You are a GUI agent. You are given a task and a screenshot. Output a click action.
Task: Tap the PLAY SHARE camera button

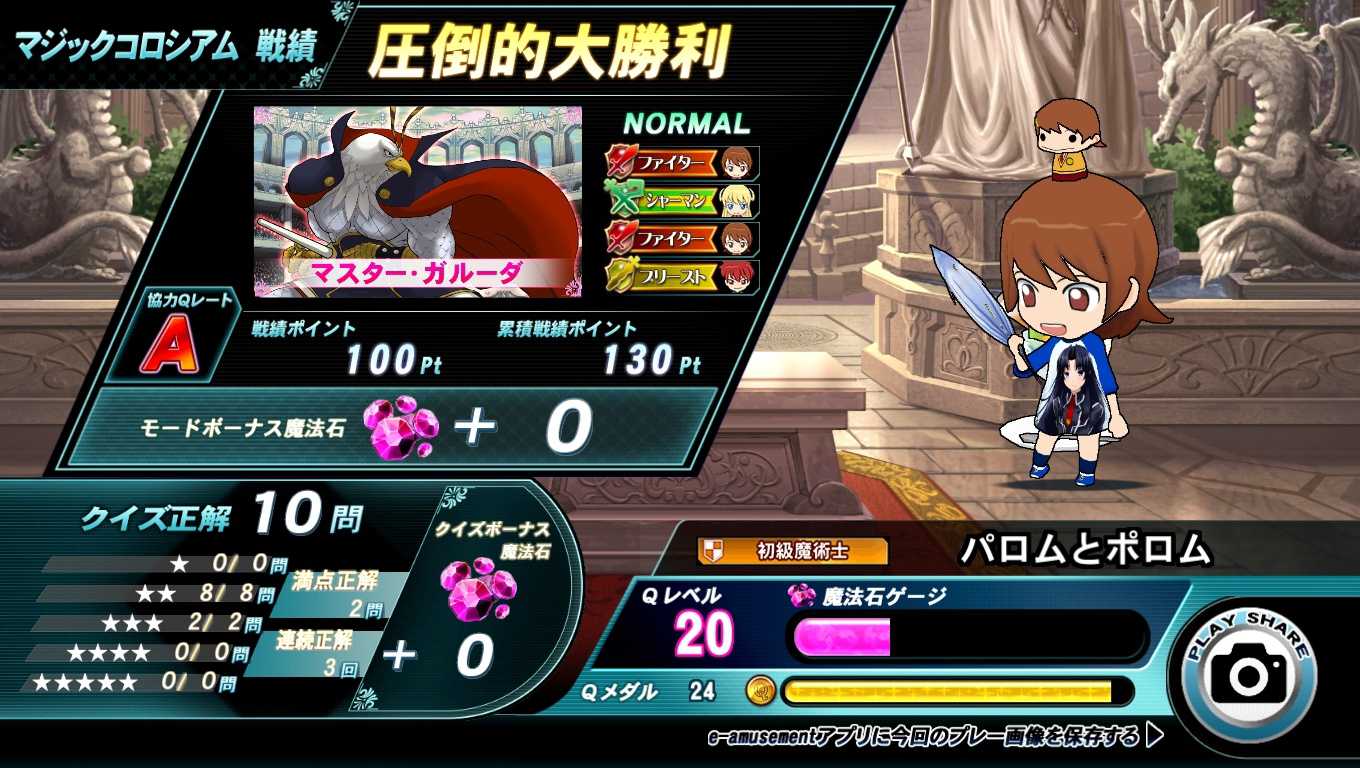pos(1249,671)
